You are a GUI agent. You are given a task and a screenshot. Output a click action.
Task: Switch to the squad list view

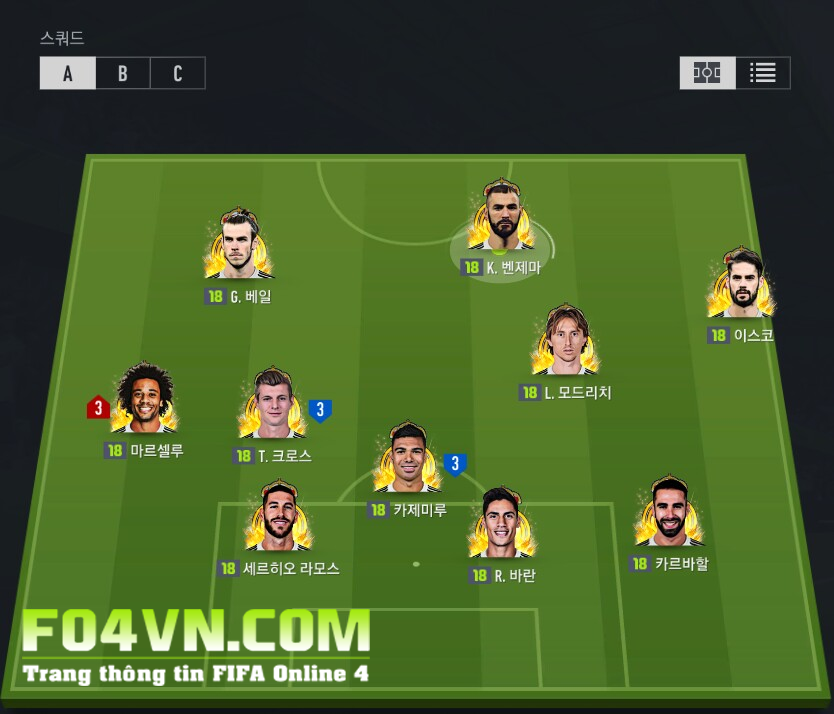pyautogui.click(x=763, y=73)
